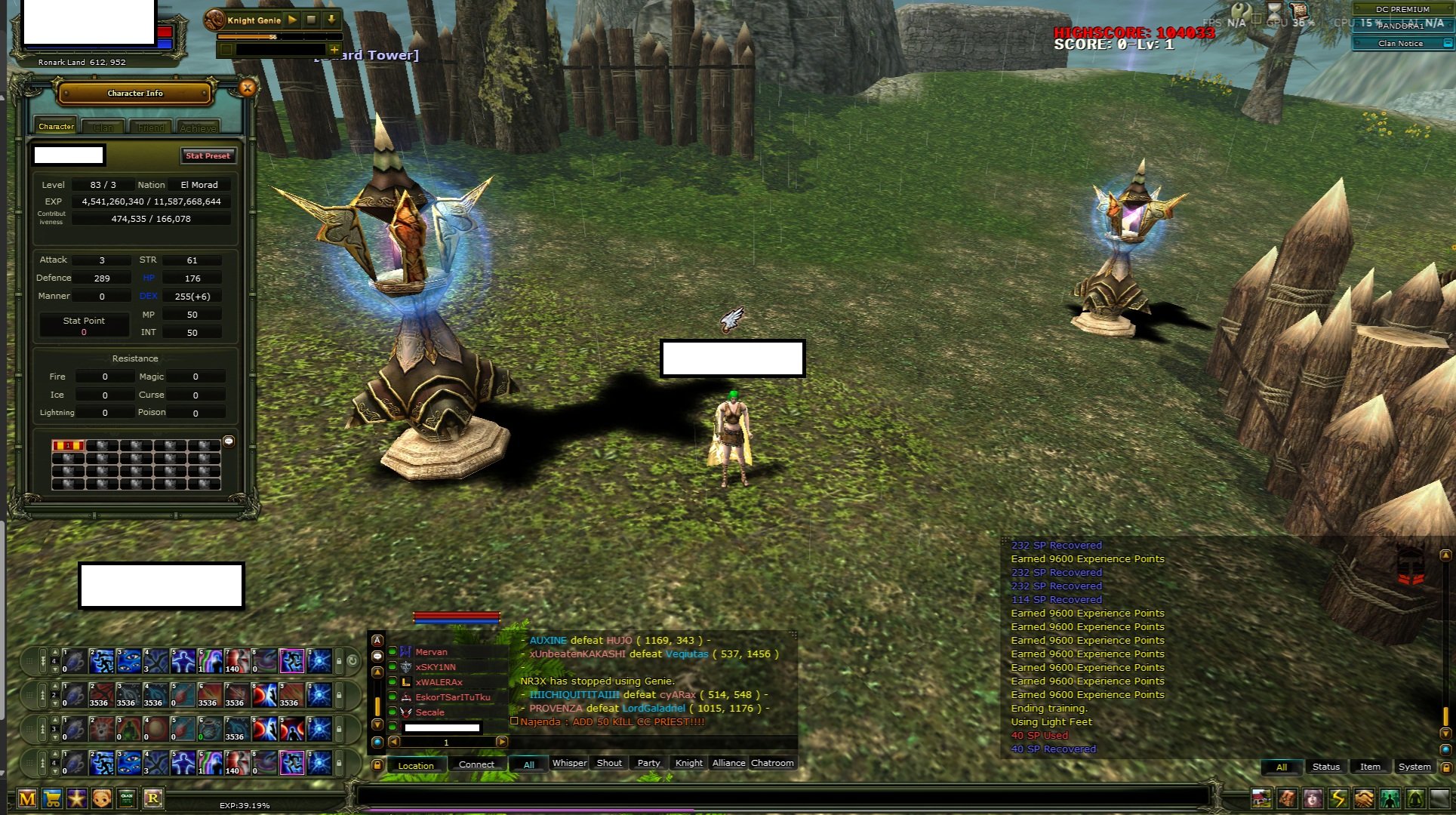Image resolution: width=1456 pixels, height=815 pixels.
Task: Click the M menu icon bottom-left
Action: point(26,798)
